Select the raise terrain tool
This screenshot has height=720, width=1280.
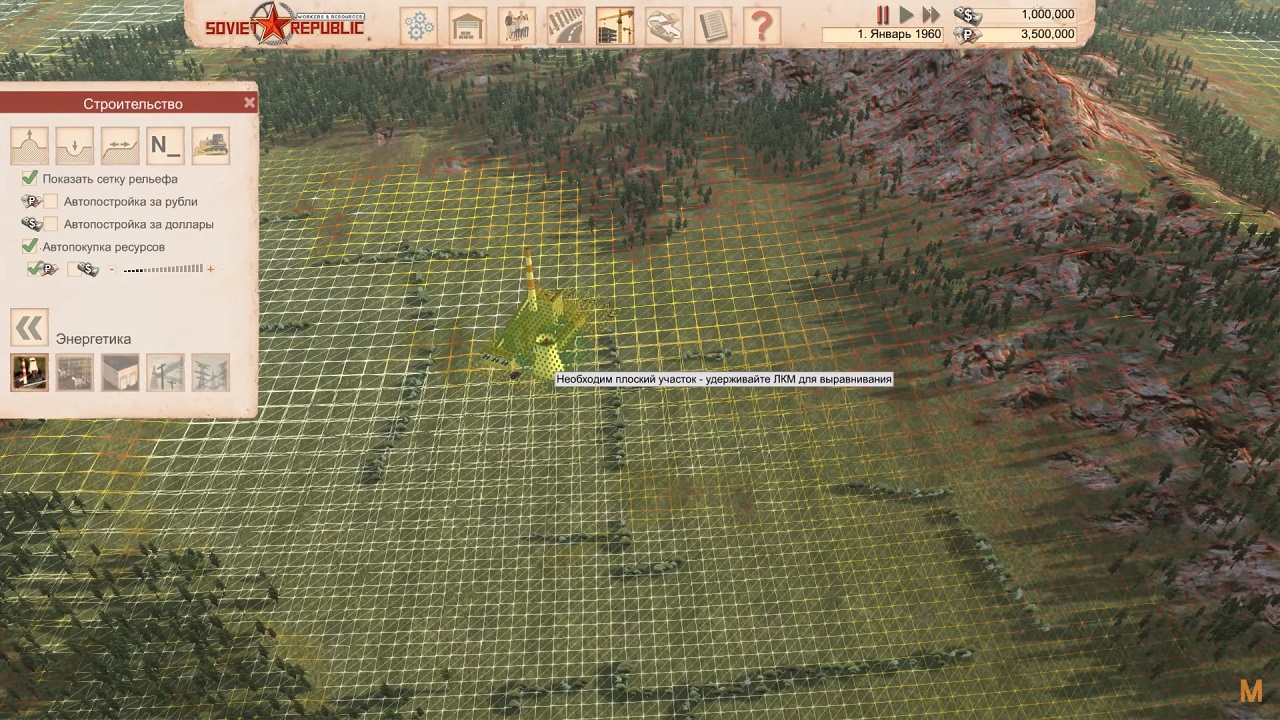tap(30, 146)
